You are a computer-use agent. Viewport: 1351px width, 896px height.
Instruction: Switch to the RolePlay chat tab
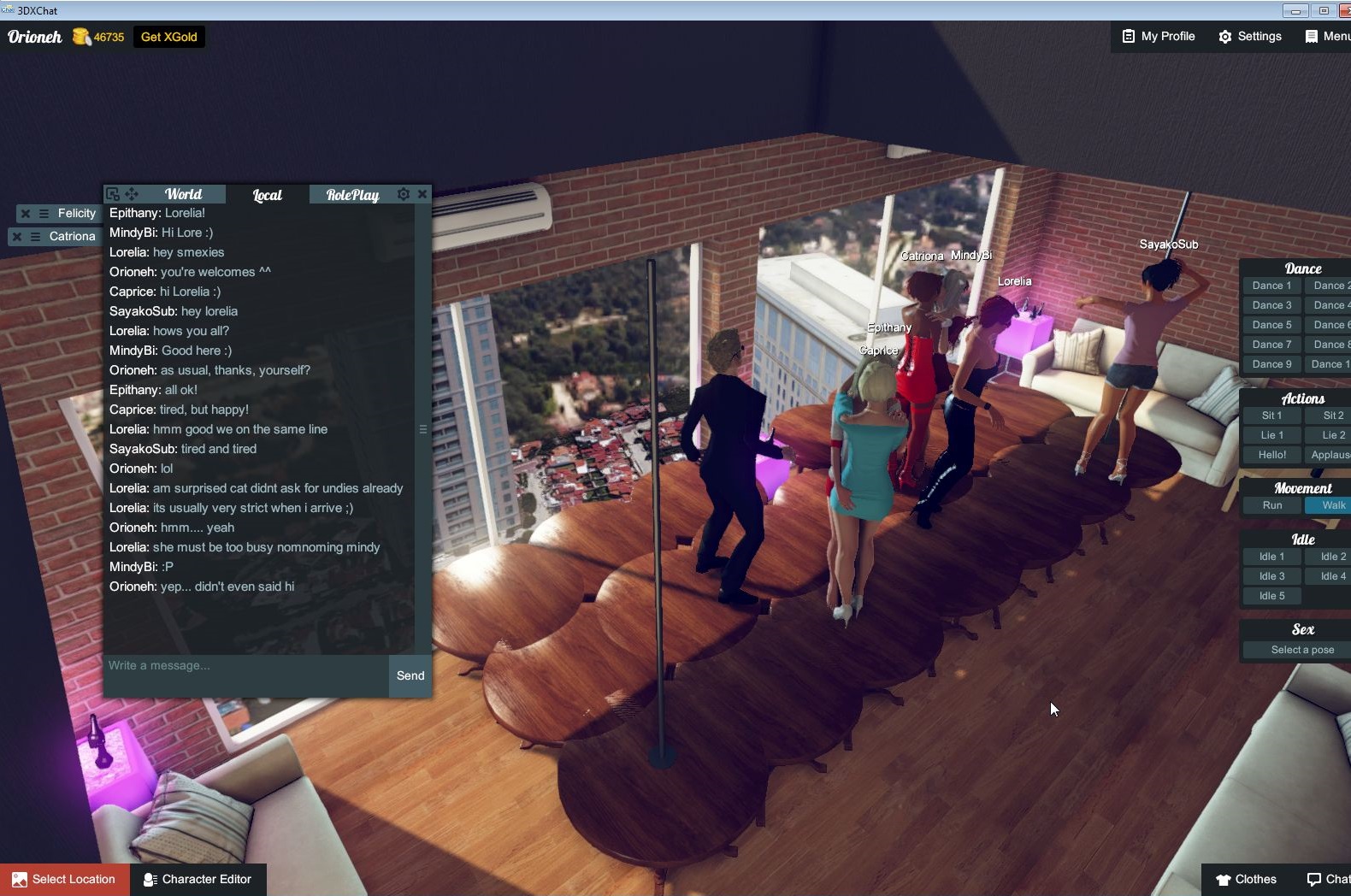click(x=350, y=194)
